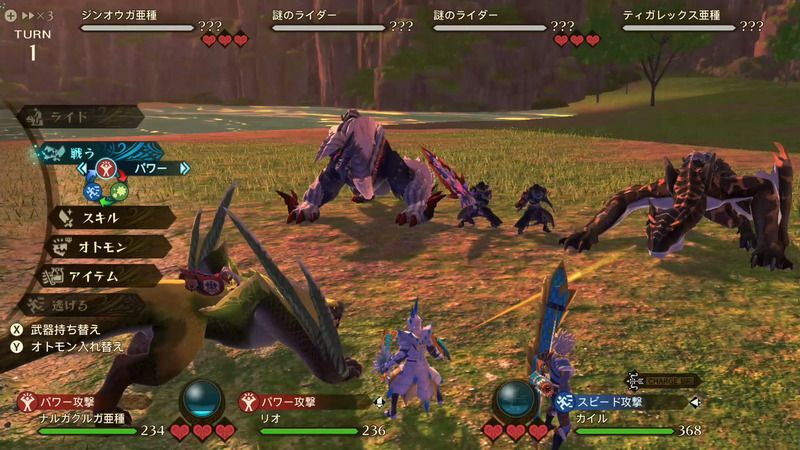800x450 pixels.
Task: Pick the blue Speed attack type icon
Action: click(93, 191)
